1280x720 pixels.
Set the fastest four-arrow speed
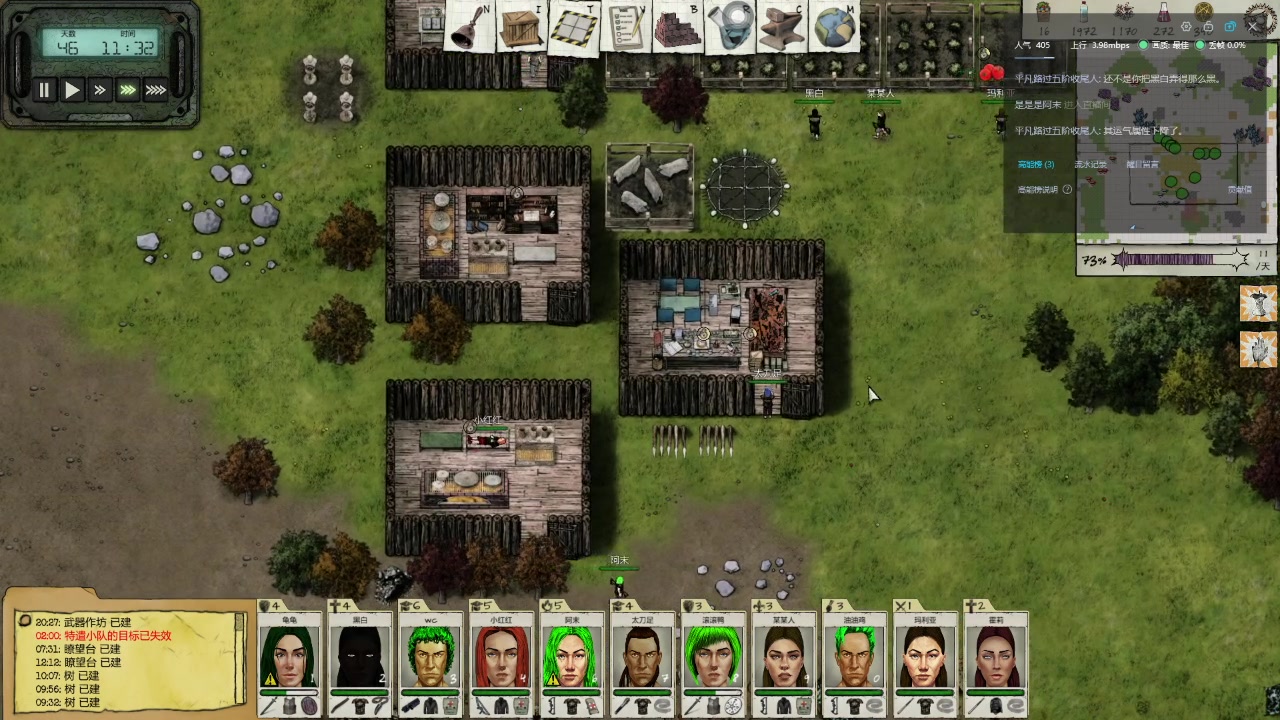pos(156,90)
